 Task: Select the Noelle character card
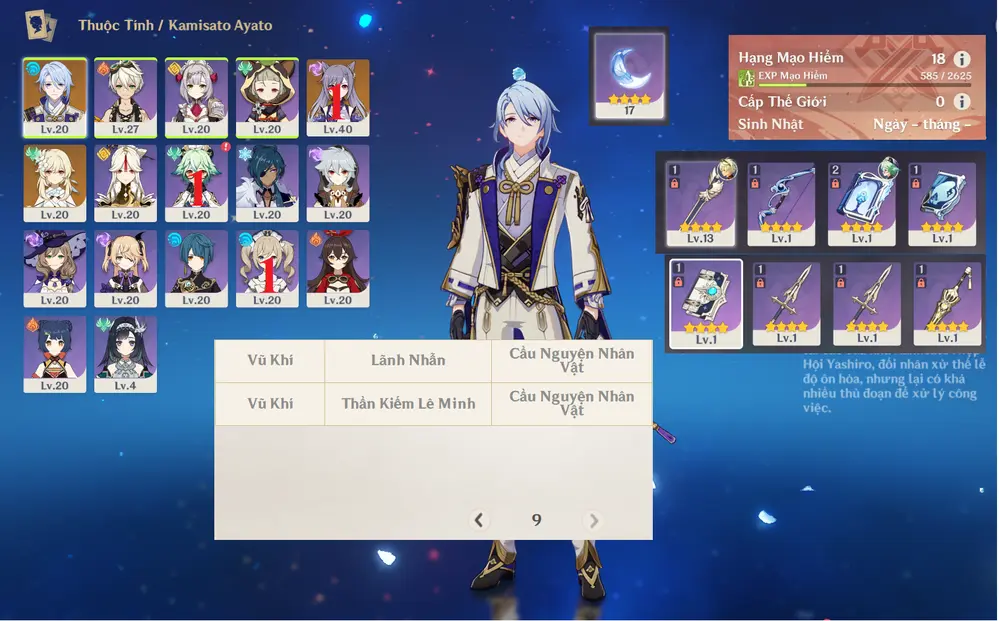(196, 96)
